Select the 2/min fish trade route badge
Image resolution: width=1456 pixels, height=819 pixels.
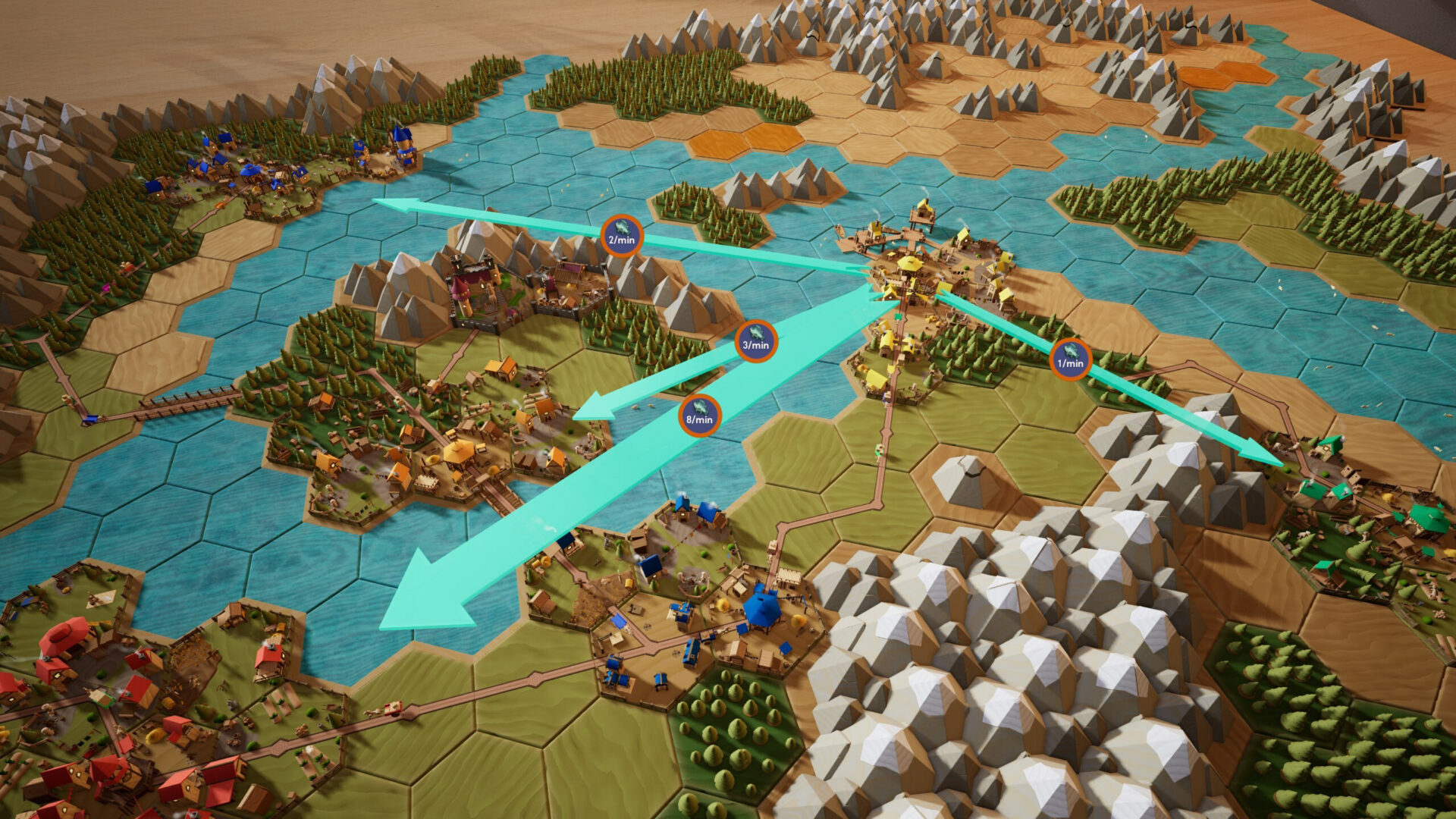coord(621,236)
